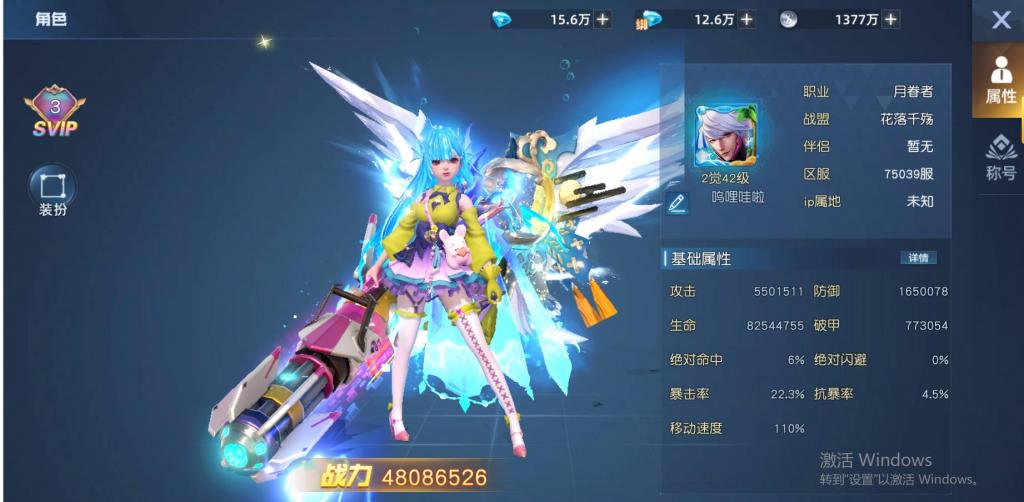Open the 装扮 outfit menu

tap(52, 190)
